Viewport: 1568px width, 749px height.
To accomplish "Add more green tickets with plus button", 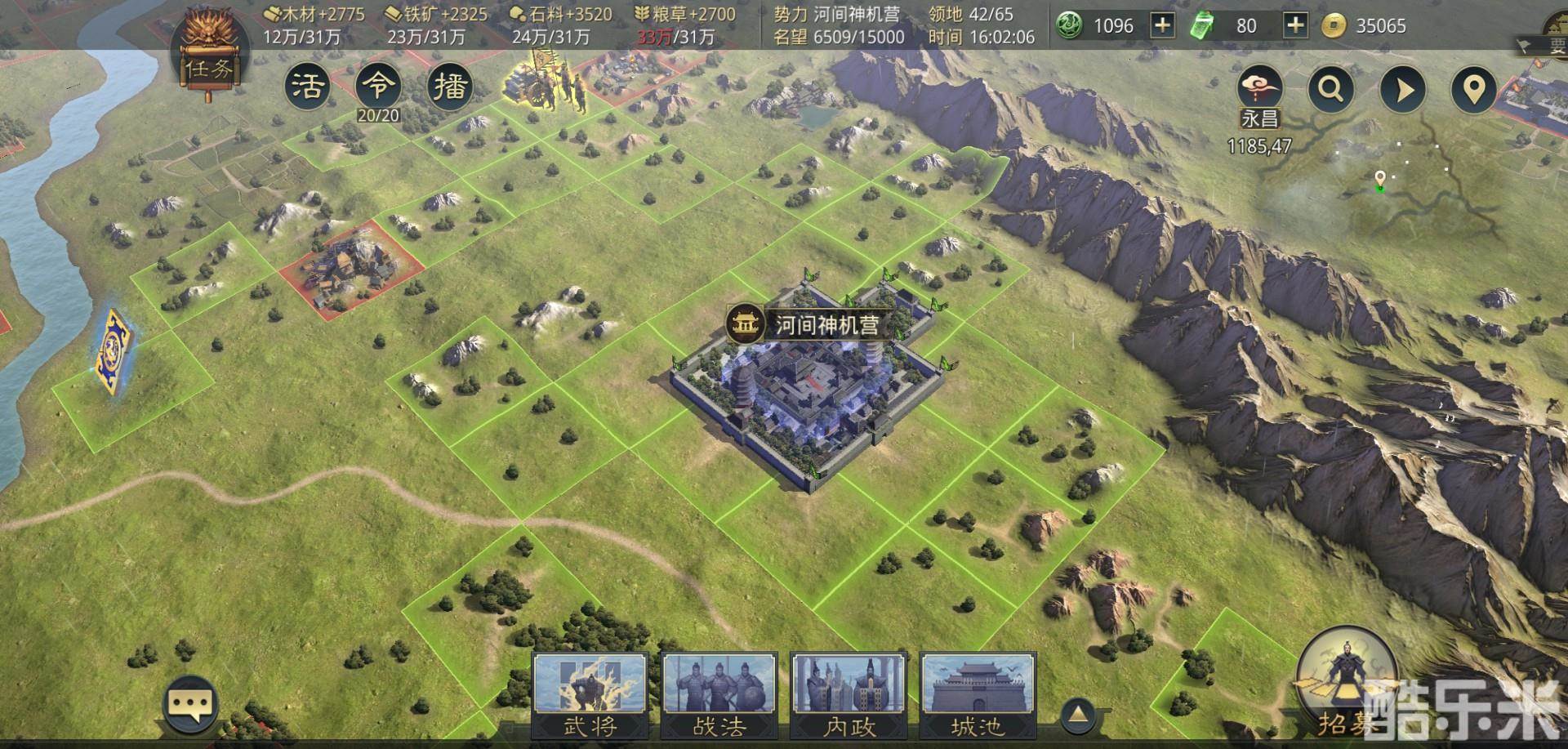I will (x=1295, y=25).
